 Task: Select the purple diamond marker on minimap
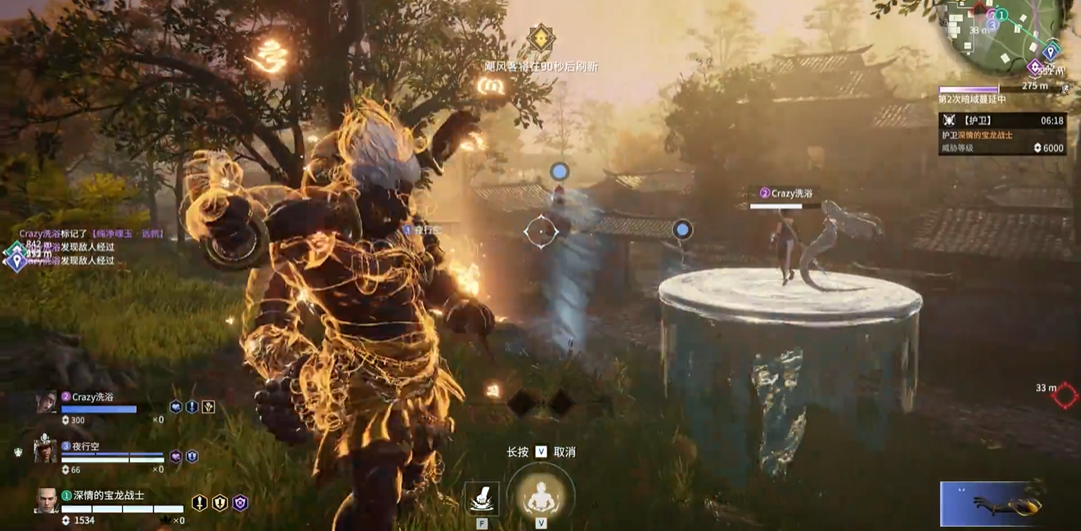(x=1035, y=67)
